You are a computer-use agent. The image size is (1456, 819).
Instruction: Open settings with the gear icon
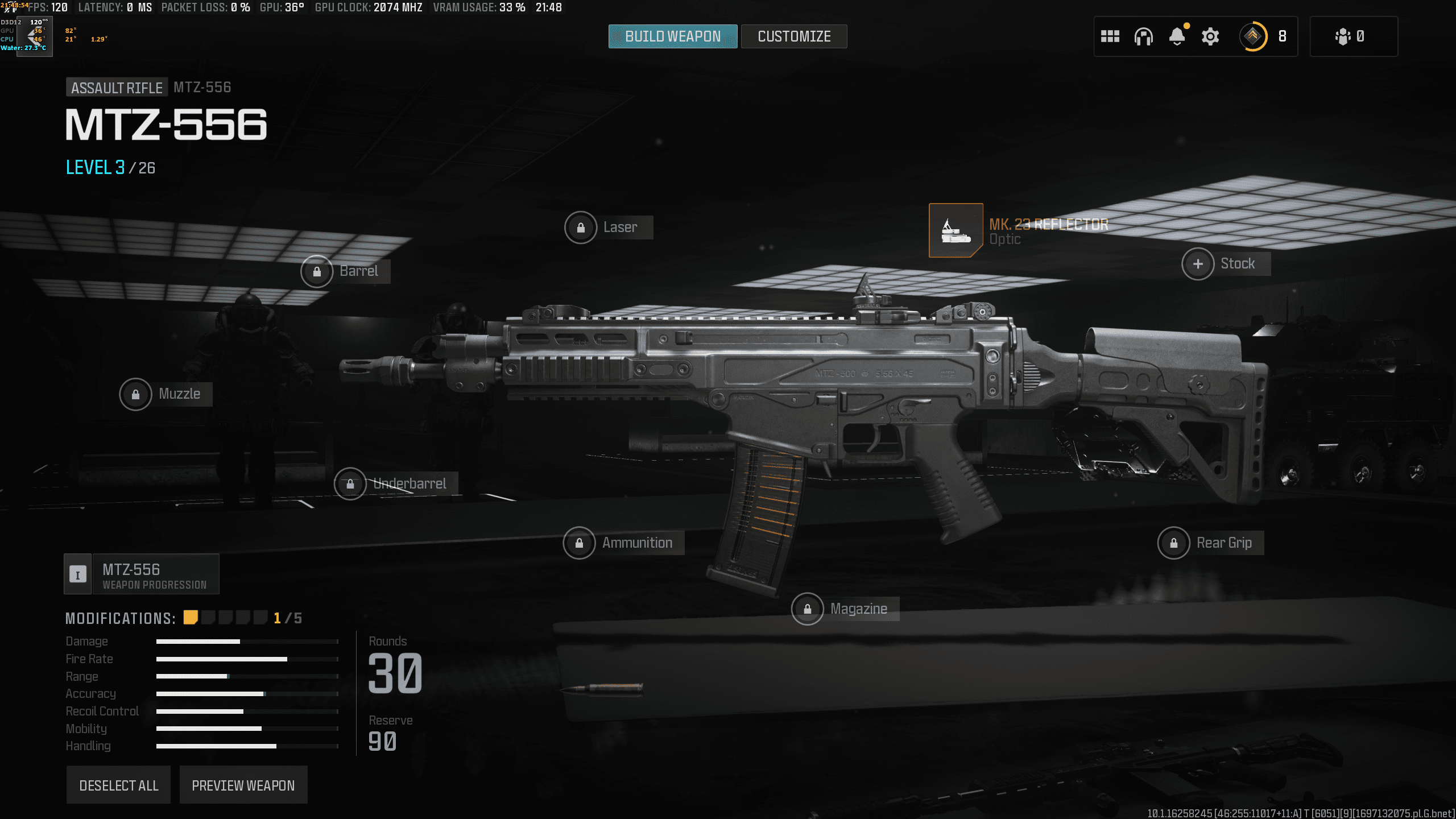pos(1210,36)
